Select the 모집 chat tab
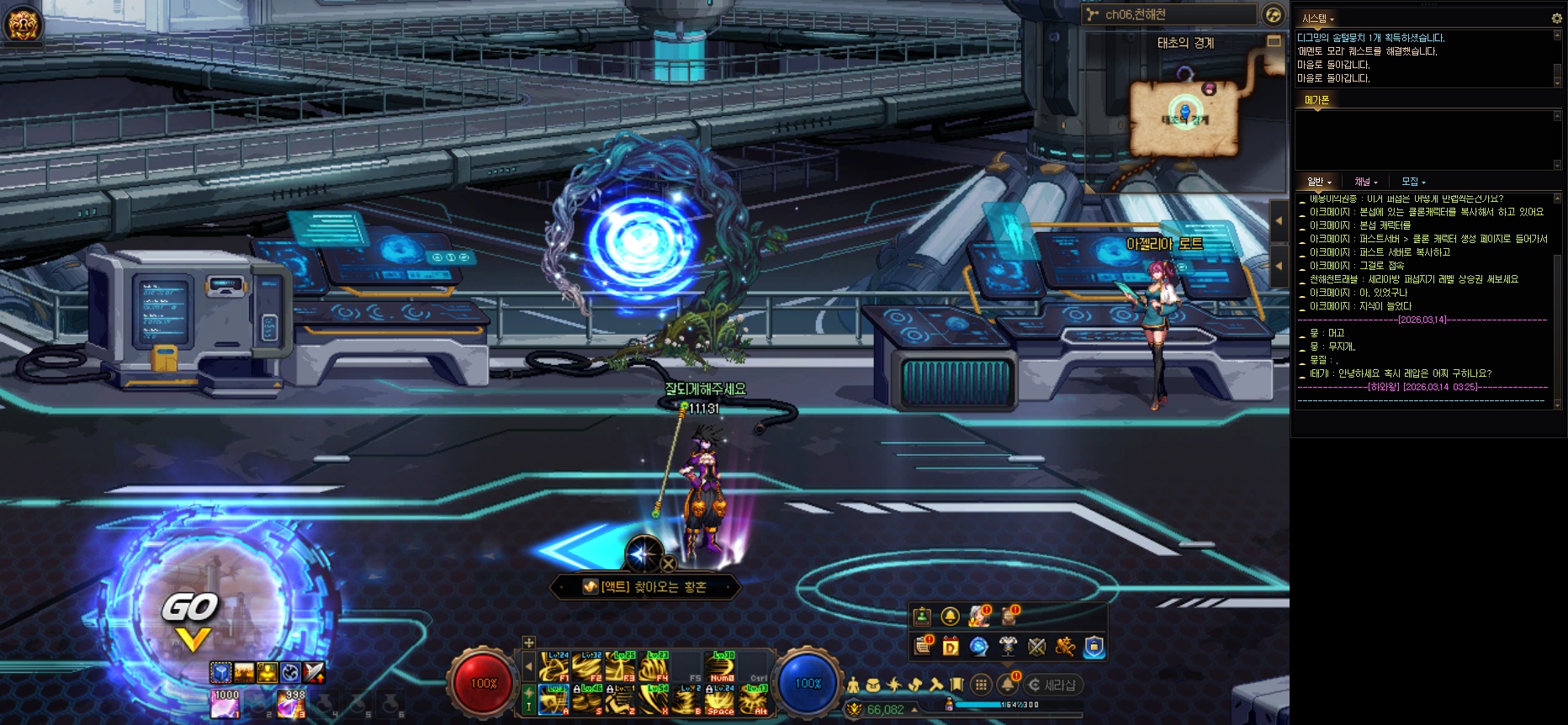The height and width of the screenshot is (725, 1568). 1412,182
